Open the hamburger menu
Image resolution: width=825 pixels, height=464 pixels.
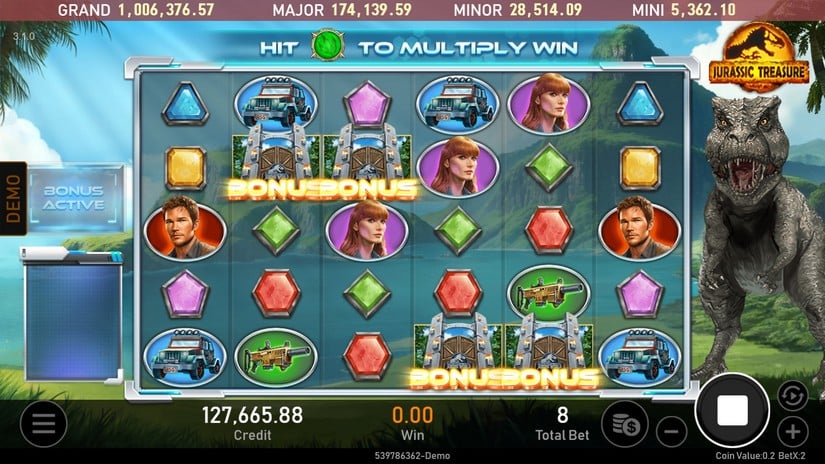coord(43,423)
